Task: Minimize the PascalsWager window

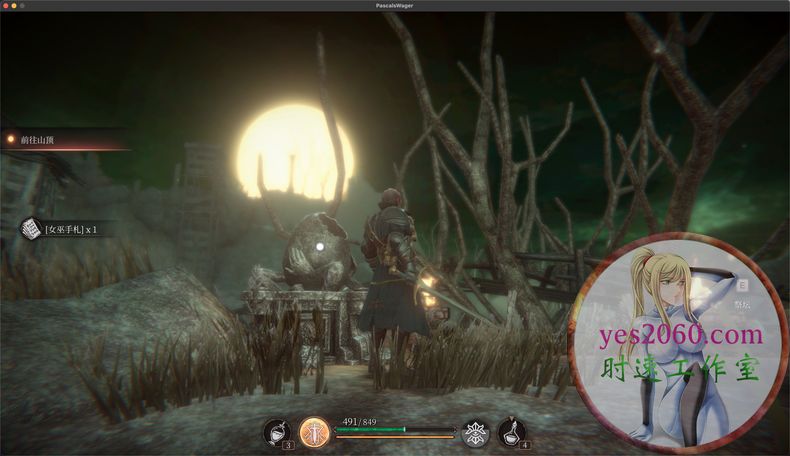Action: click(14, 6)
